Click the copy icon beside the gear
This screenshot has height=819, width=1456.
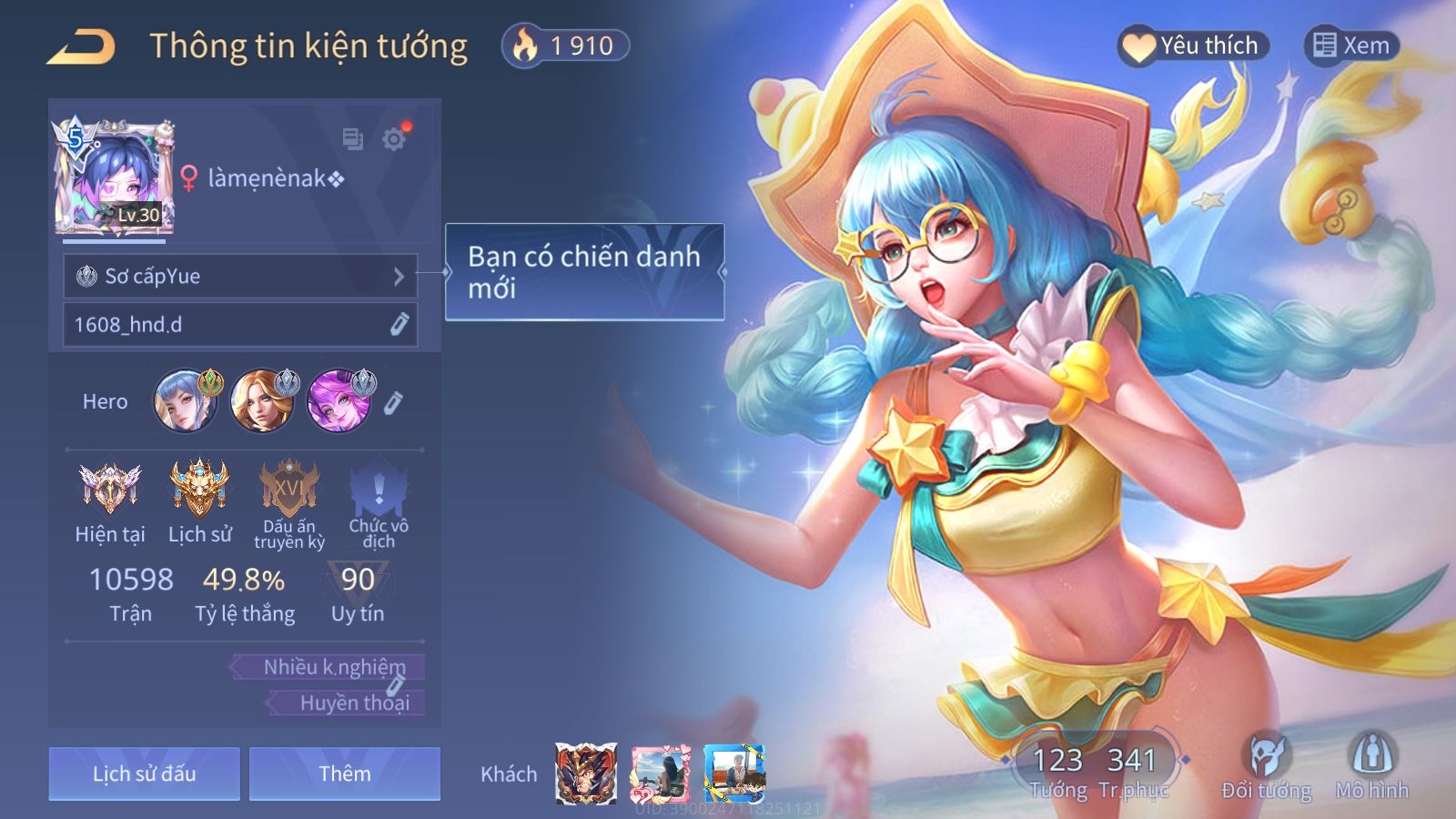click(x=352, y=139)
